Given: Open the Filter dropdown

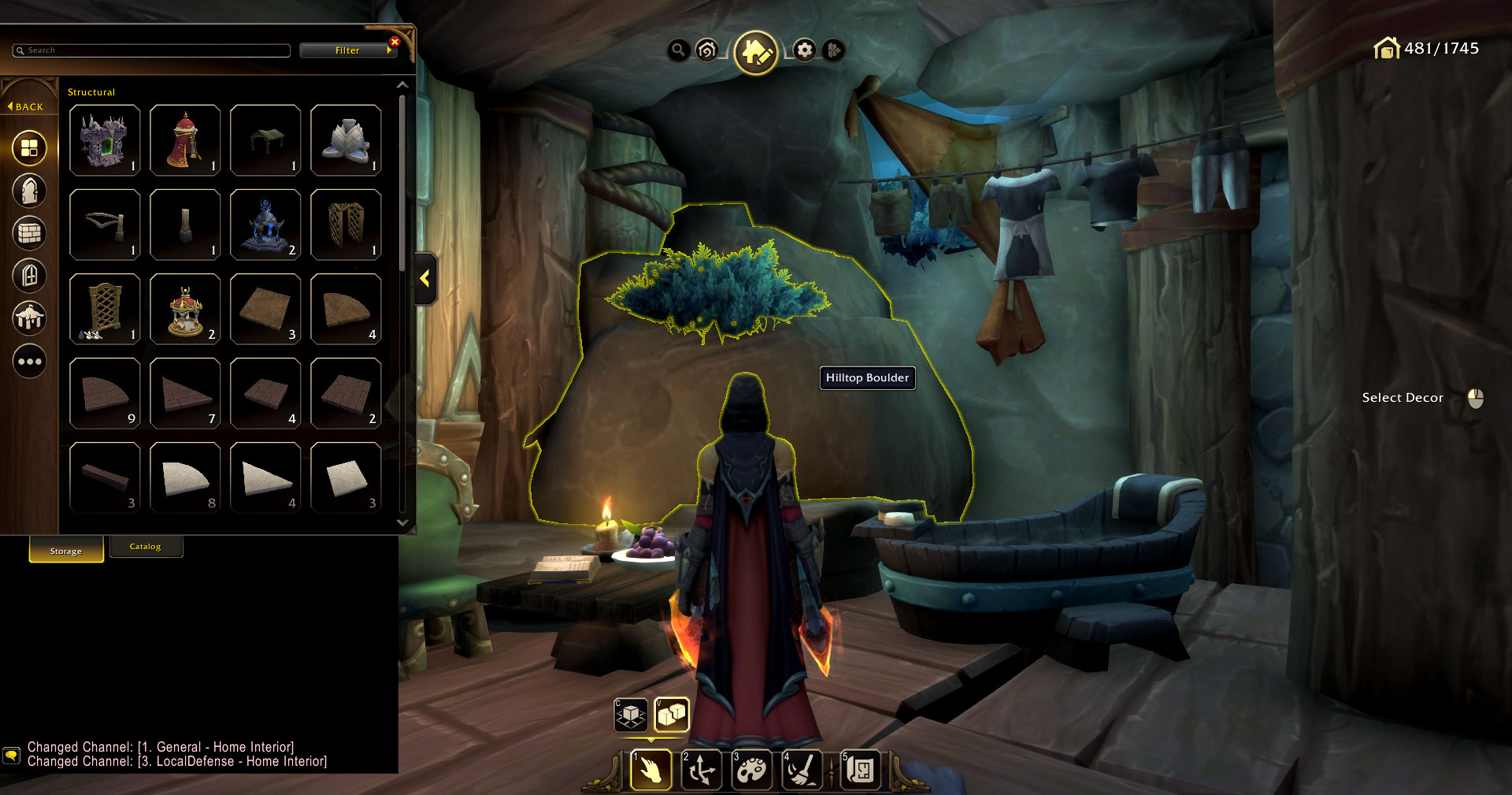Looking at the screenshot, I should click(x=348, y=50).
